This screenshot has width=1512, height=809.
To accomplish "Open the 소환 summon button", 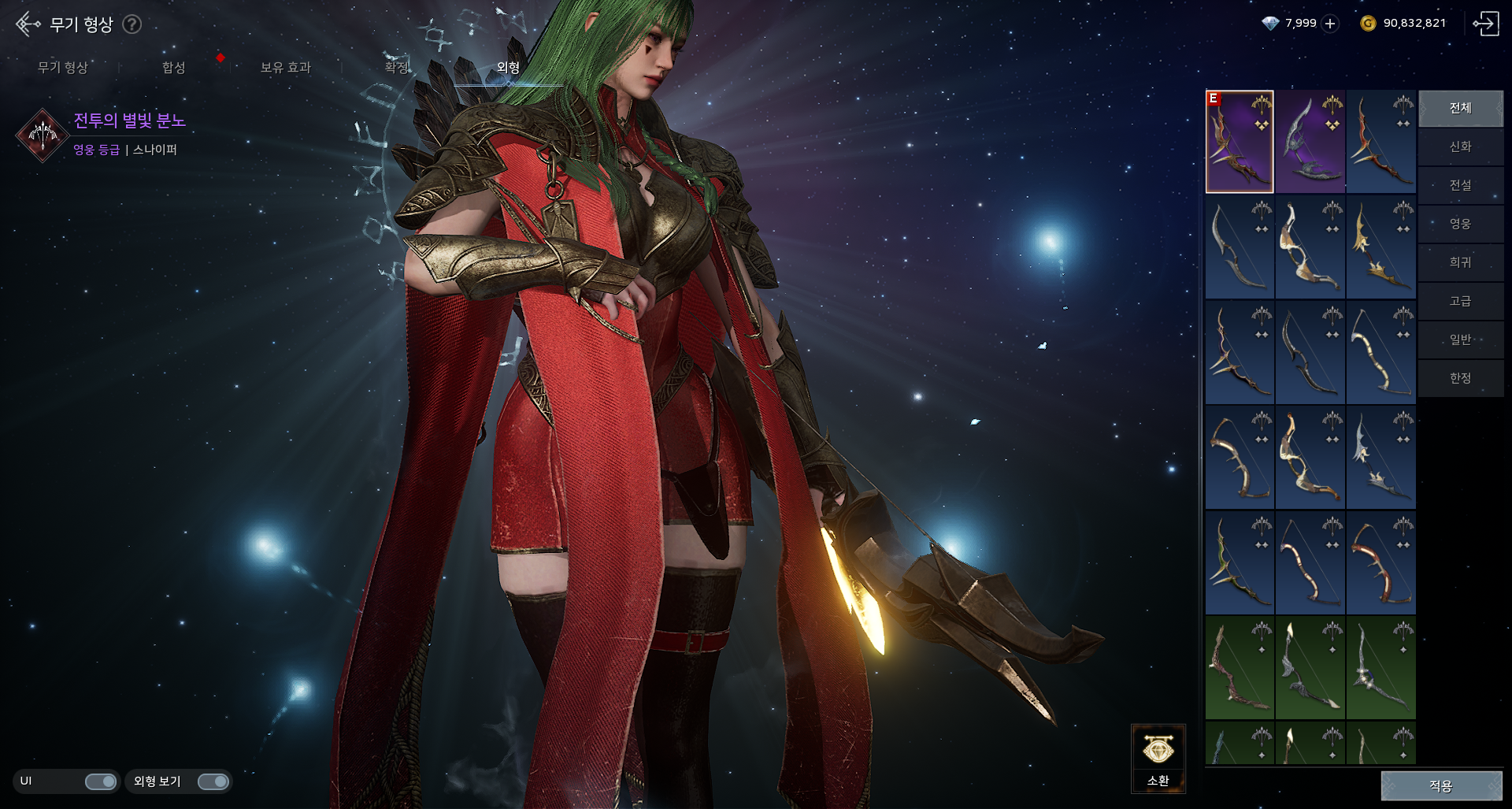I will coord(1158,758).
